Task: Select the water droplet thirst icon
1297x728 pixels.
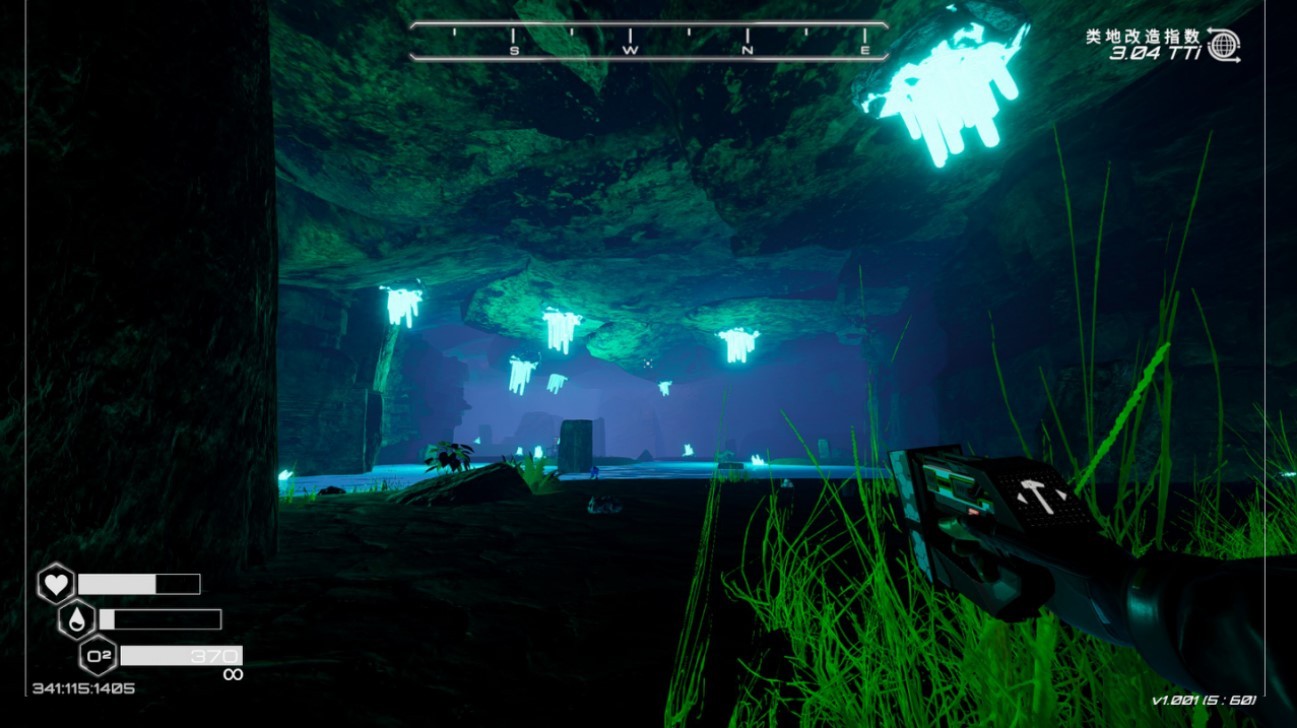Action: click(77, 620)
